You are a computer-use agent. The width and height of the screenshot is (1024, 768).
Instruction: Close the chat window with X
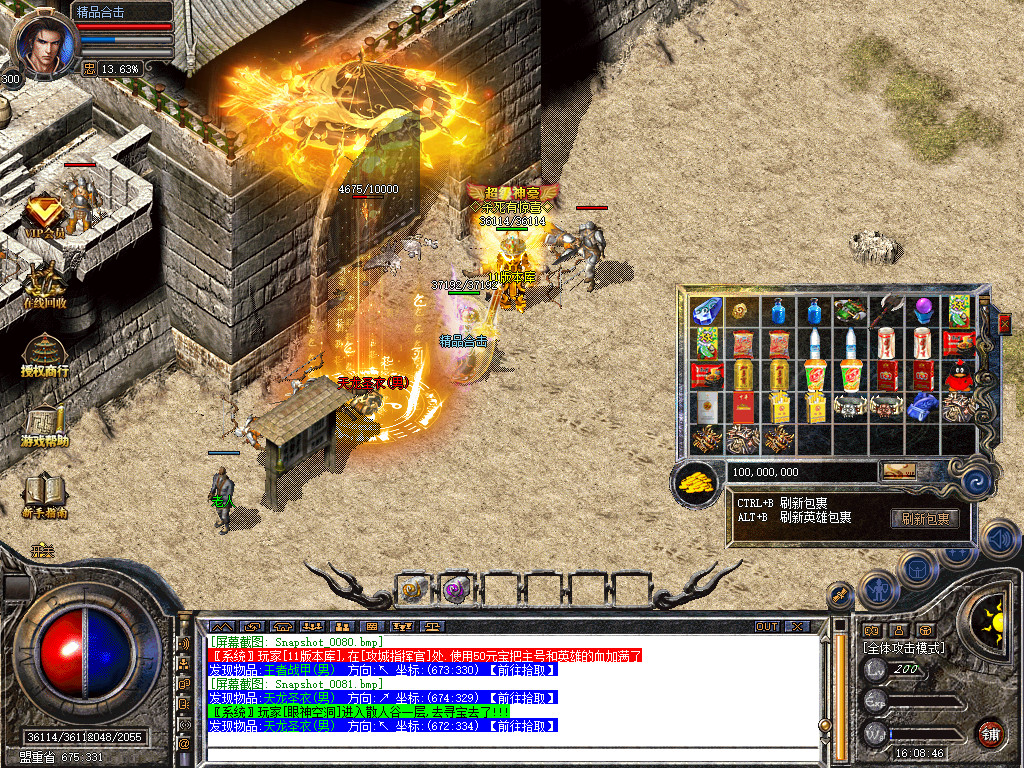point(797,626)
